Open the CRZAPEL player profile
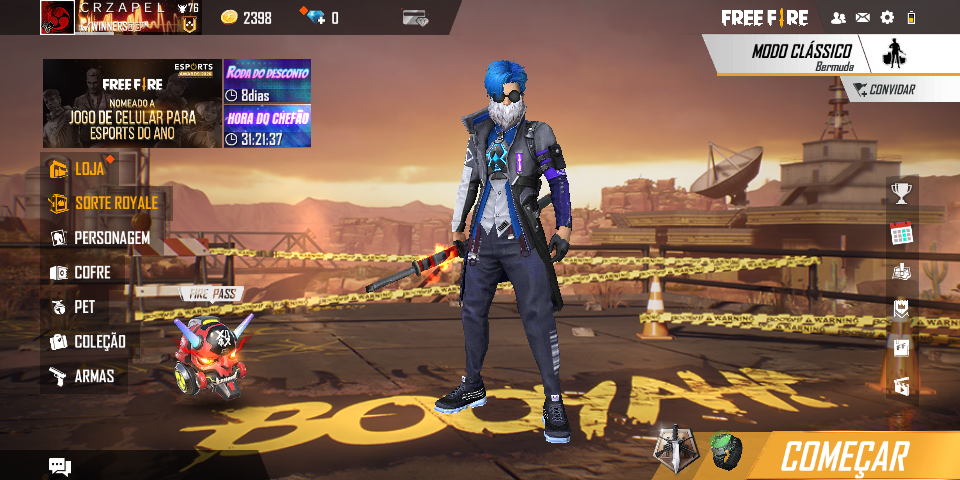 (x=58, y=17)
